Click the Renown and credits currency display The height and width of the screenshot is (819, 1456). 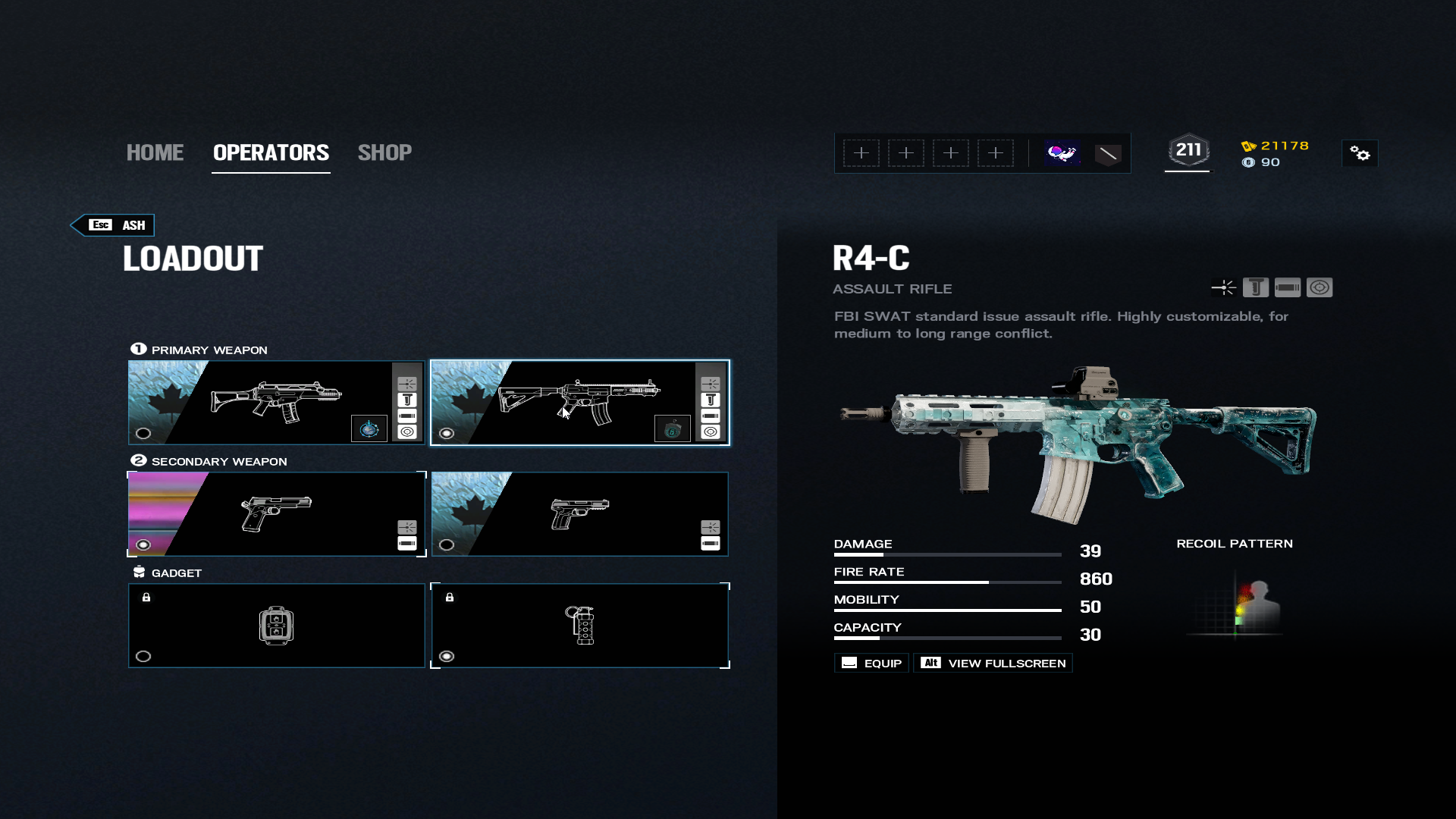[1276, 154]
